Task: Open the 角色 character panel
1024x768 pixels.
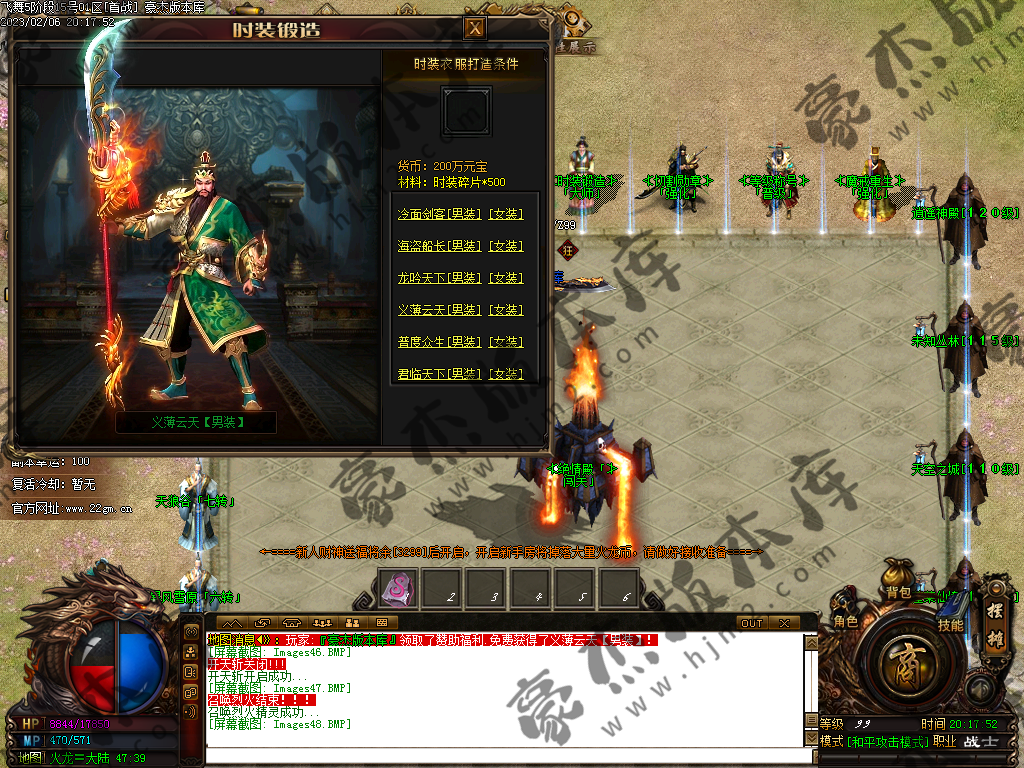Action: pyautogui.click(x=845, y=621)
